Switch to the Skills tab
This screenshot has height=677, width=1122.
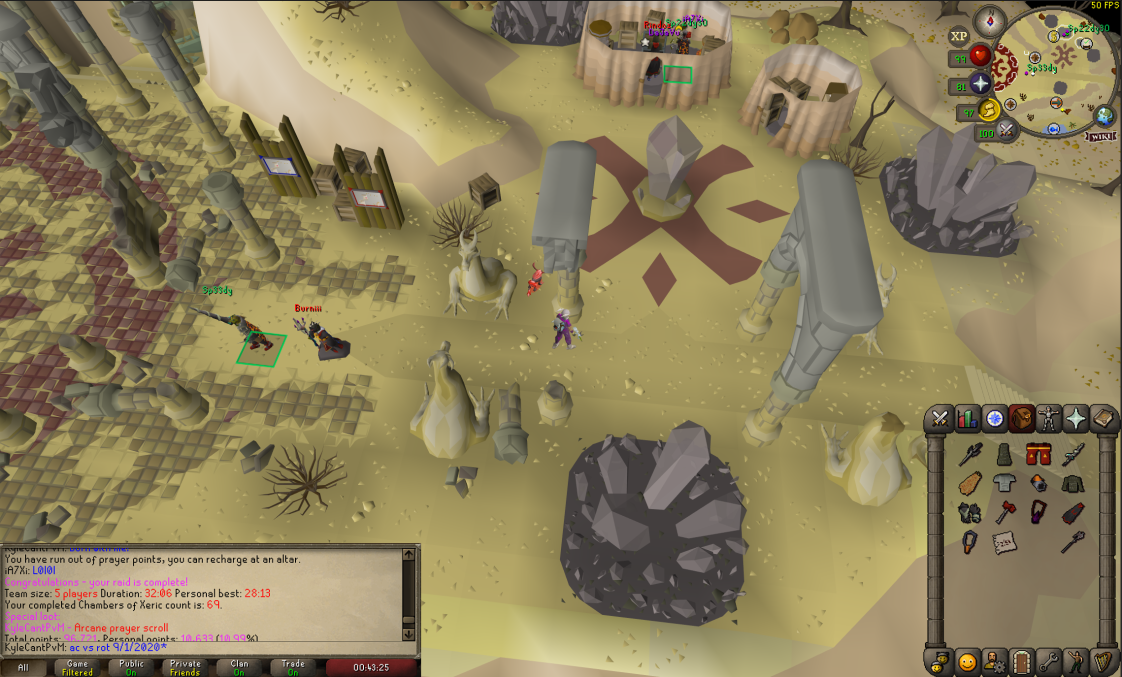(968, 419)
